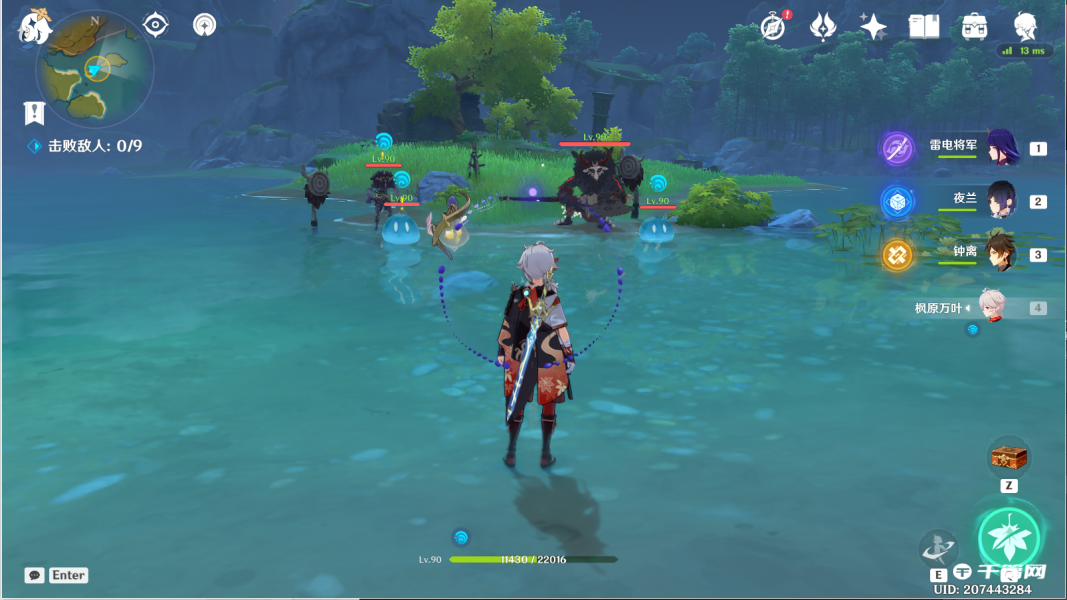1067x600 pixels.
Task: Switch to party member 雷电将军
Action: [x=1000, y=147]
